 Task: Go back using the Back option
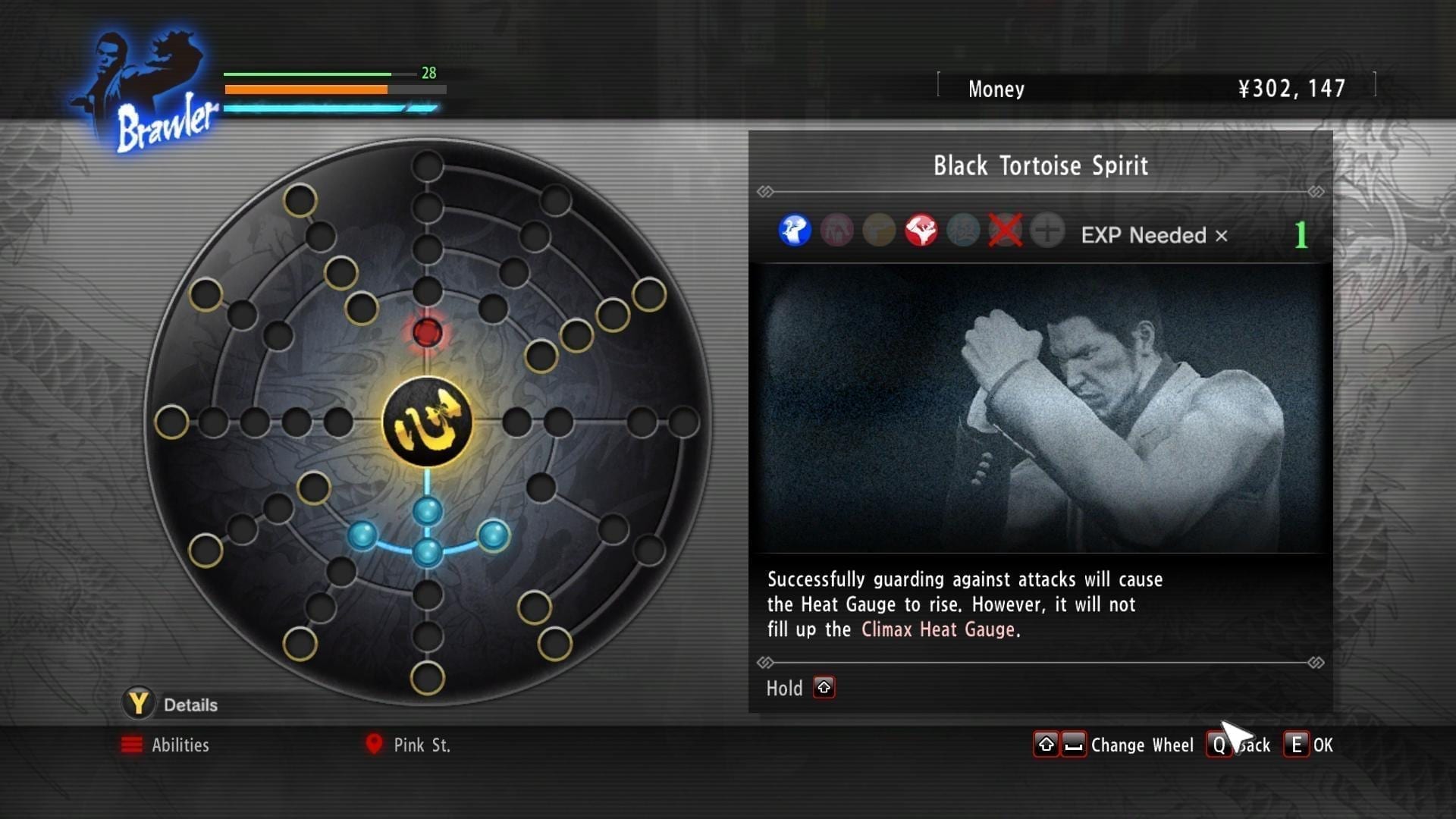click(x=1239, y=745)
